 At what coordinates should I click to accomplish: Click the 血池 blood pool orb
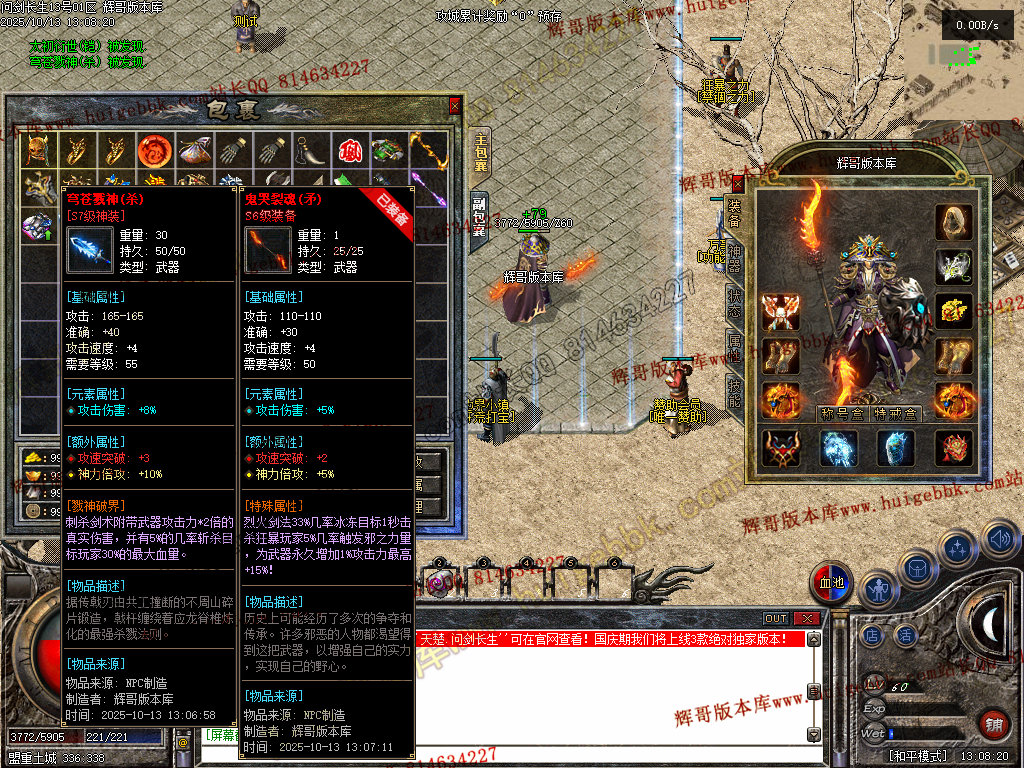(x=832, y=583)
